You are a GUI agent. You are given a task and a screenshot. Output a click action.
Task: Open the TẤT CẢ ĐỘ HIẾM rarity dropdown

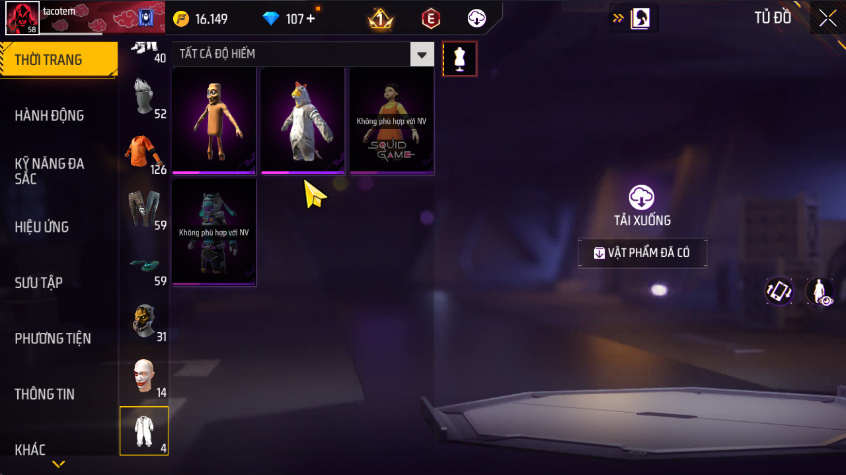[304, 54]
